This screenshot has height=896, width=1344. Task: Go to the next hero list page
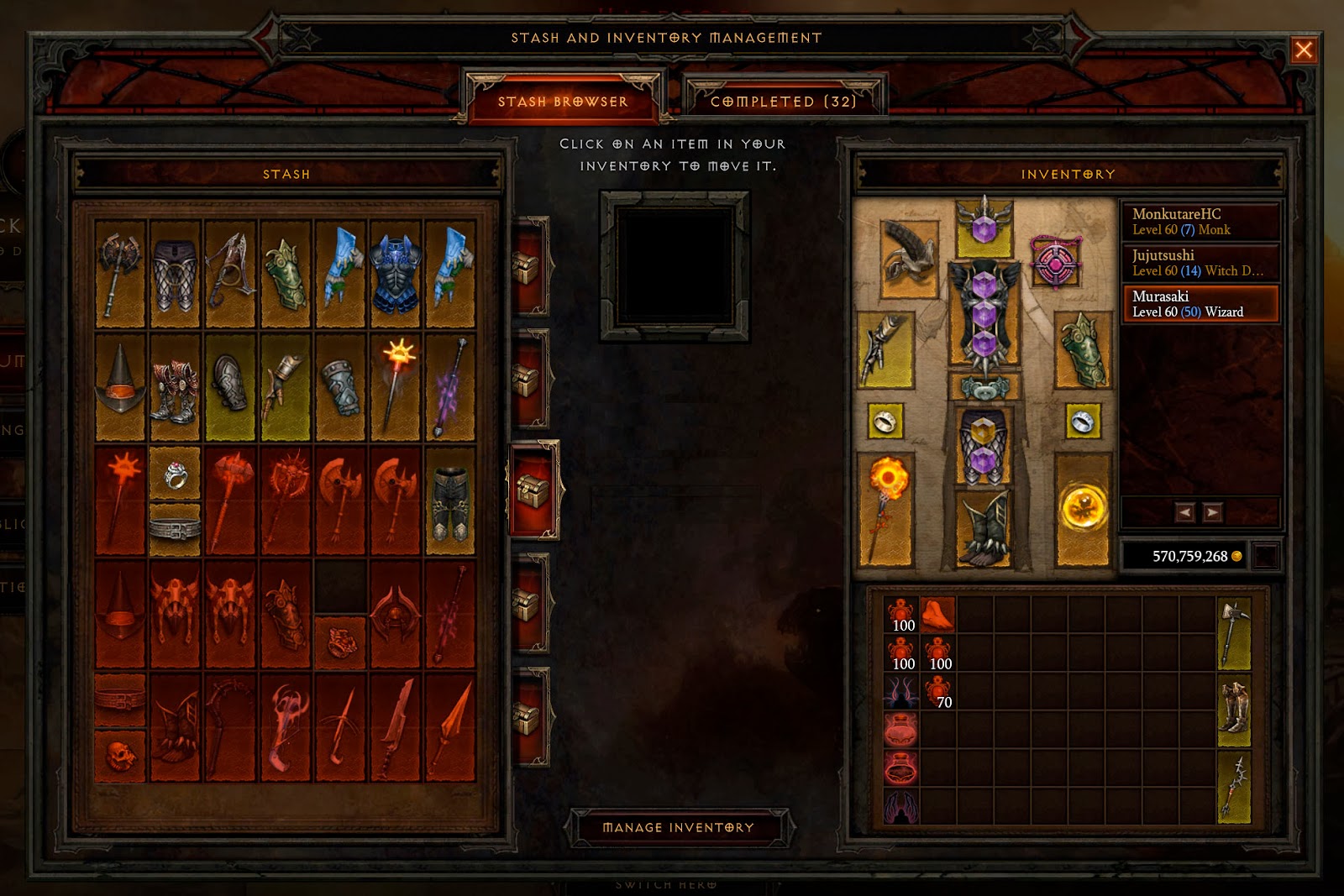point(1211,512)
